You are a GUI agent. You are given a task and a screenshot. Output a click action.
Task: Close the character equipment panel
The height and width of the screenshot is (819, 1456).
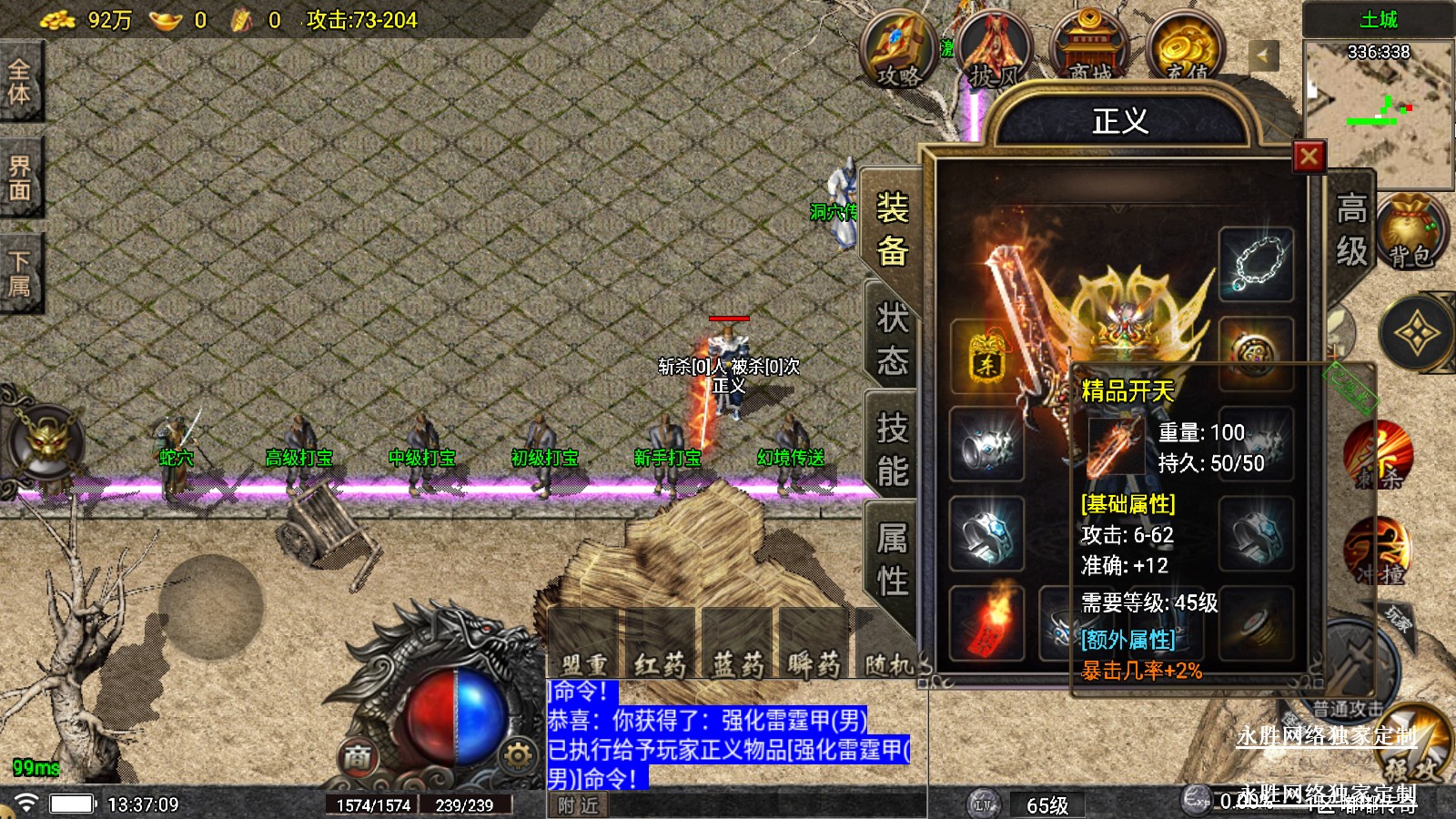click(x=1309, y=157)
